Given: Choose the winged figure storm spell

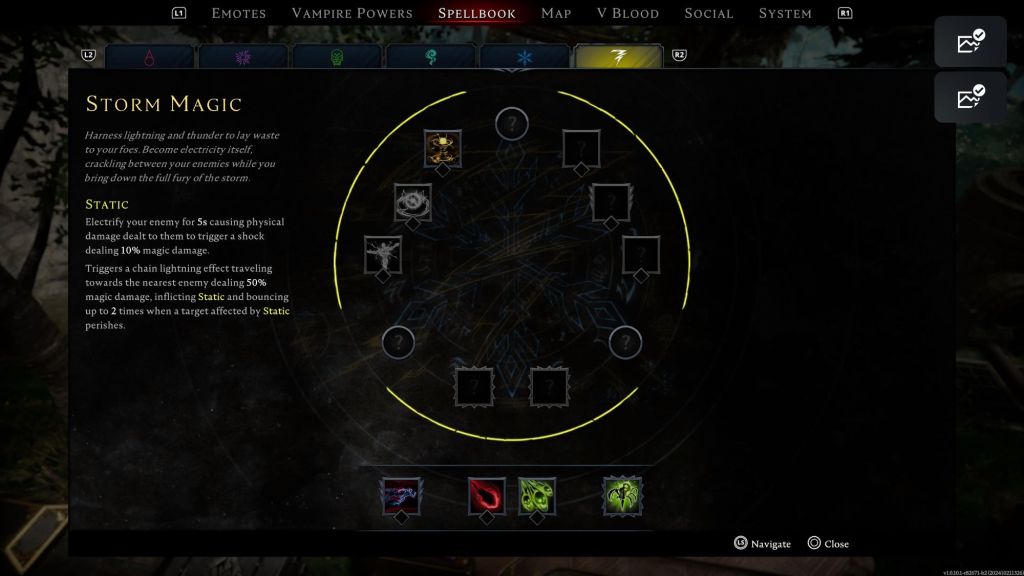Looking at the screenshot, I should 382,255.
